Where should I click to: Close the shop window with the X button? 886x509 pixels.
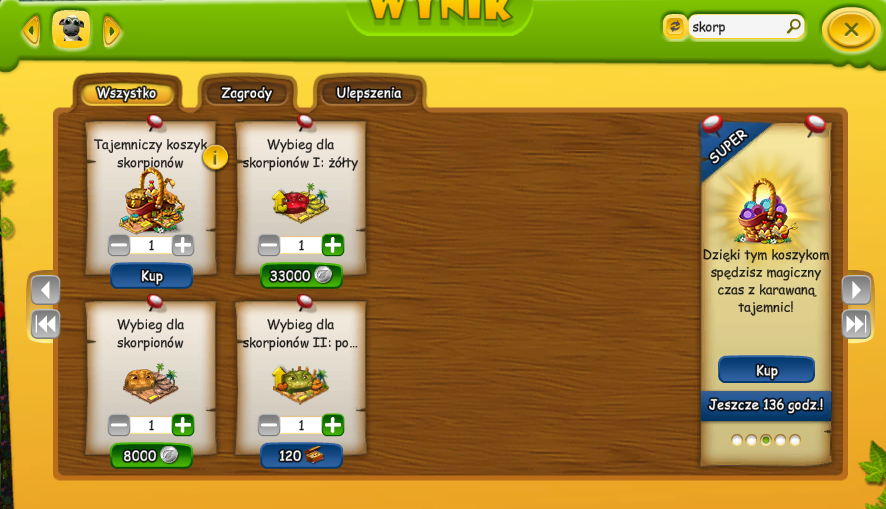coord(850,30)
